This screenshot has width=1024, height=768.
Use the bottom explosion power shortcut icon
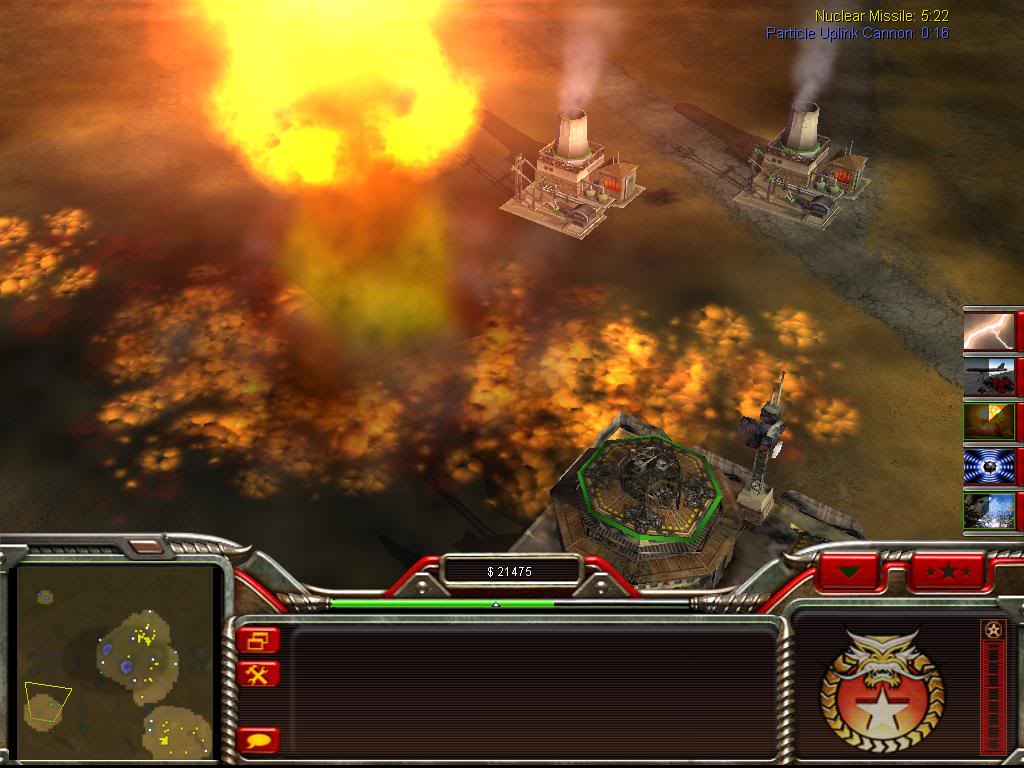click(x=990, y=511)
